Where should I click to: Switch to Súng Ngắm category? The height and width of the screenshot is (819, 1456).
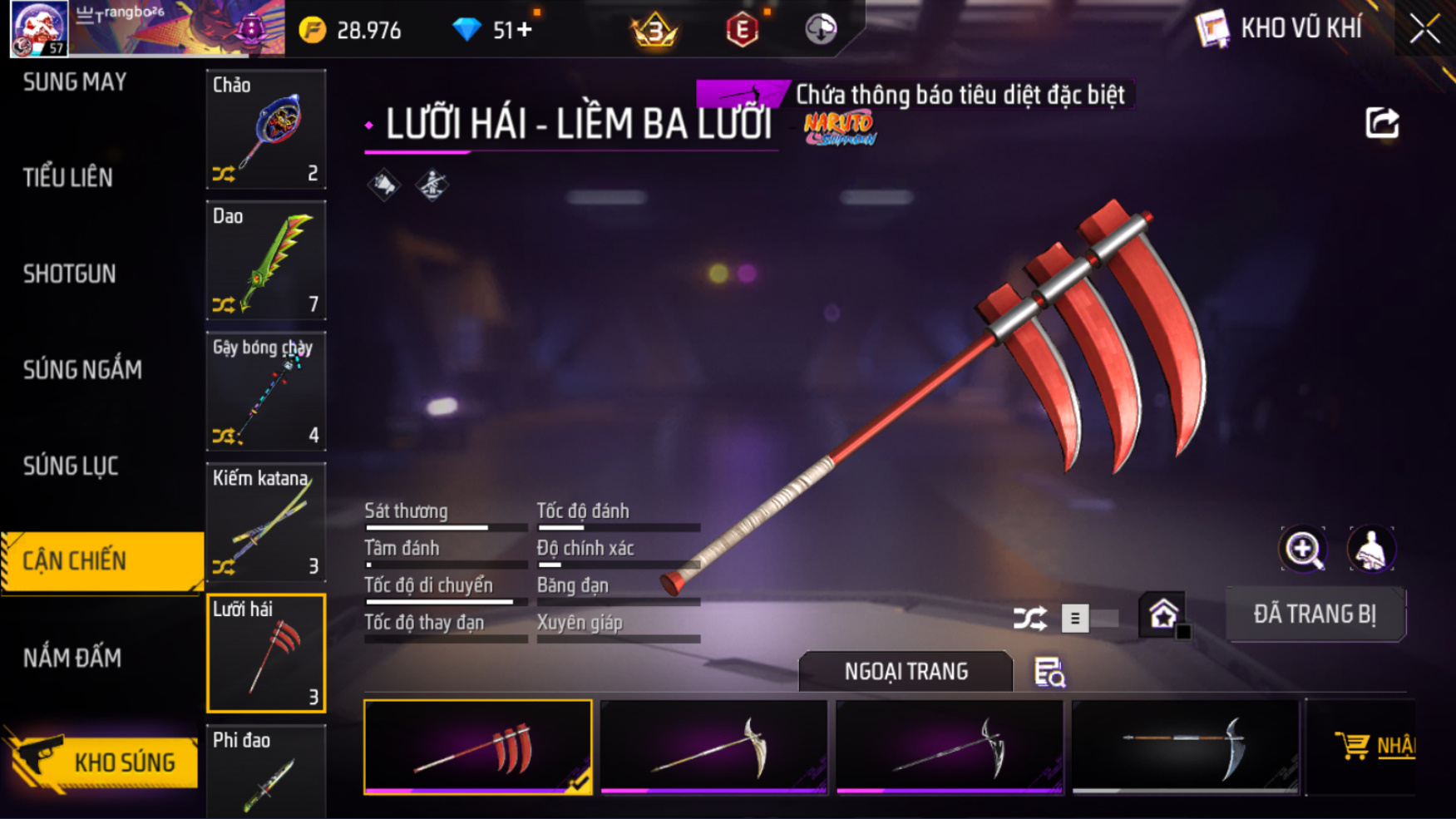[x=82, y=370]
